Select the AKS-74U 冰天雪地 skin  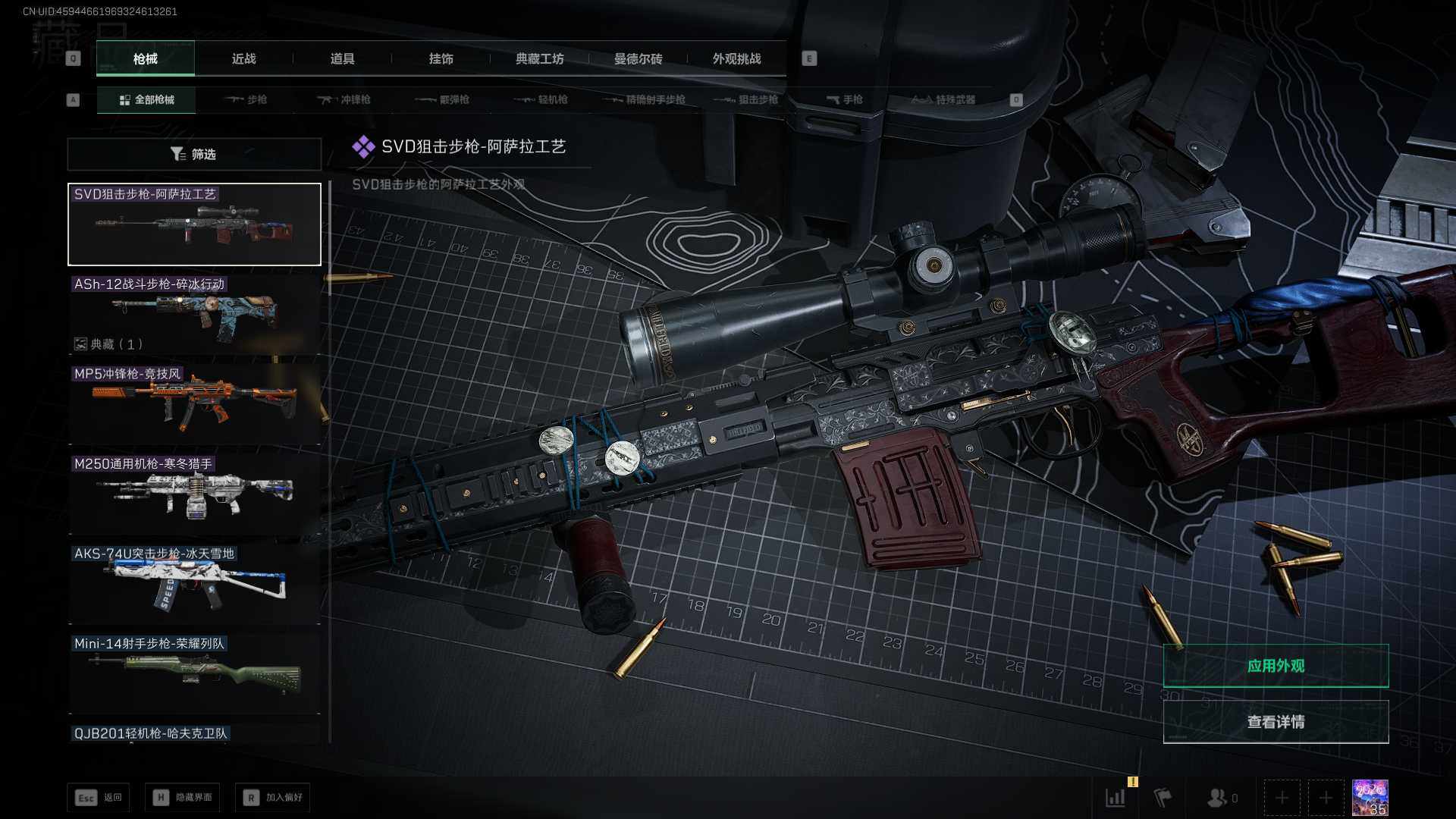194,584
